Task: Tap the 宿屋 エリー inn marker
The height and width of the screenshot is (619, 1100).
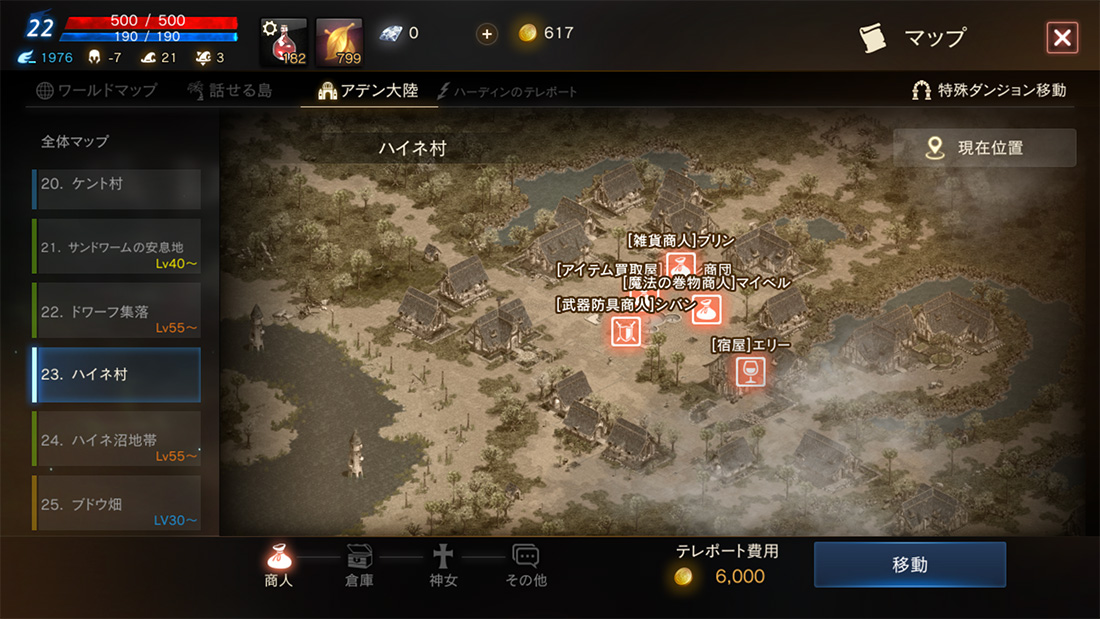Action: tap(749, 372)
